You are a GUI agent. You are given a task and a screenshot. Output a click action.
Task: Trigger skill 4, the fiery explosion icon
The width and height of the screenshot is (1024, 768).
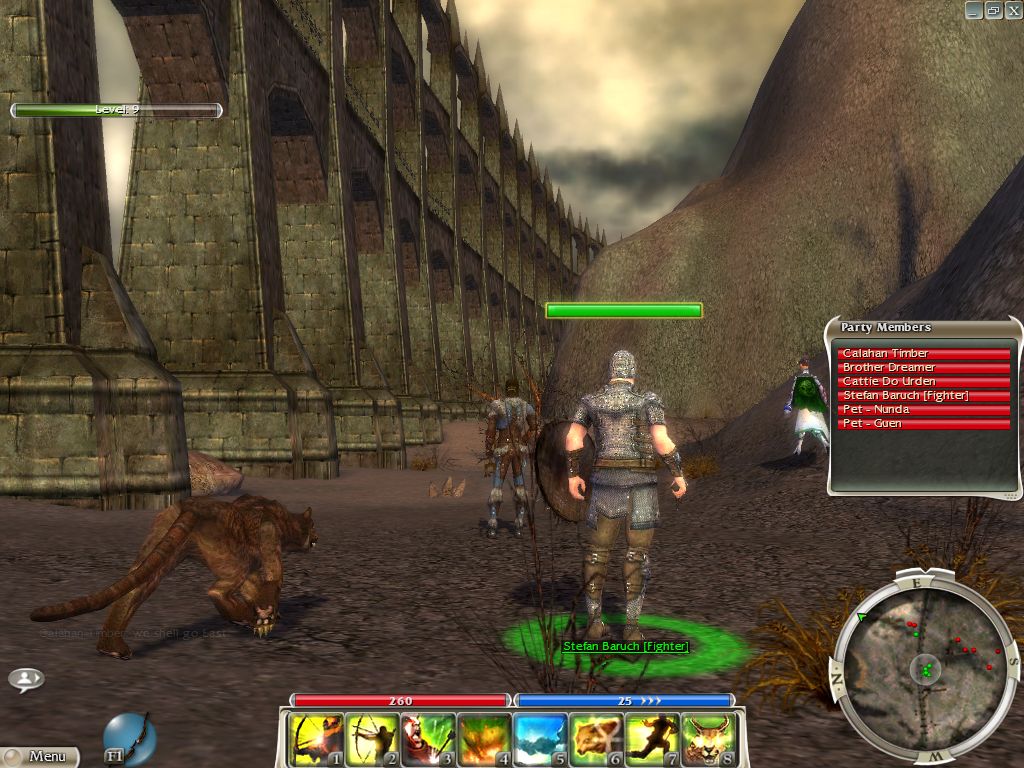[484, 740]
